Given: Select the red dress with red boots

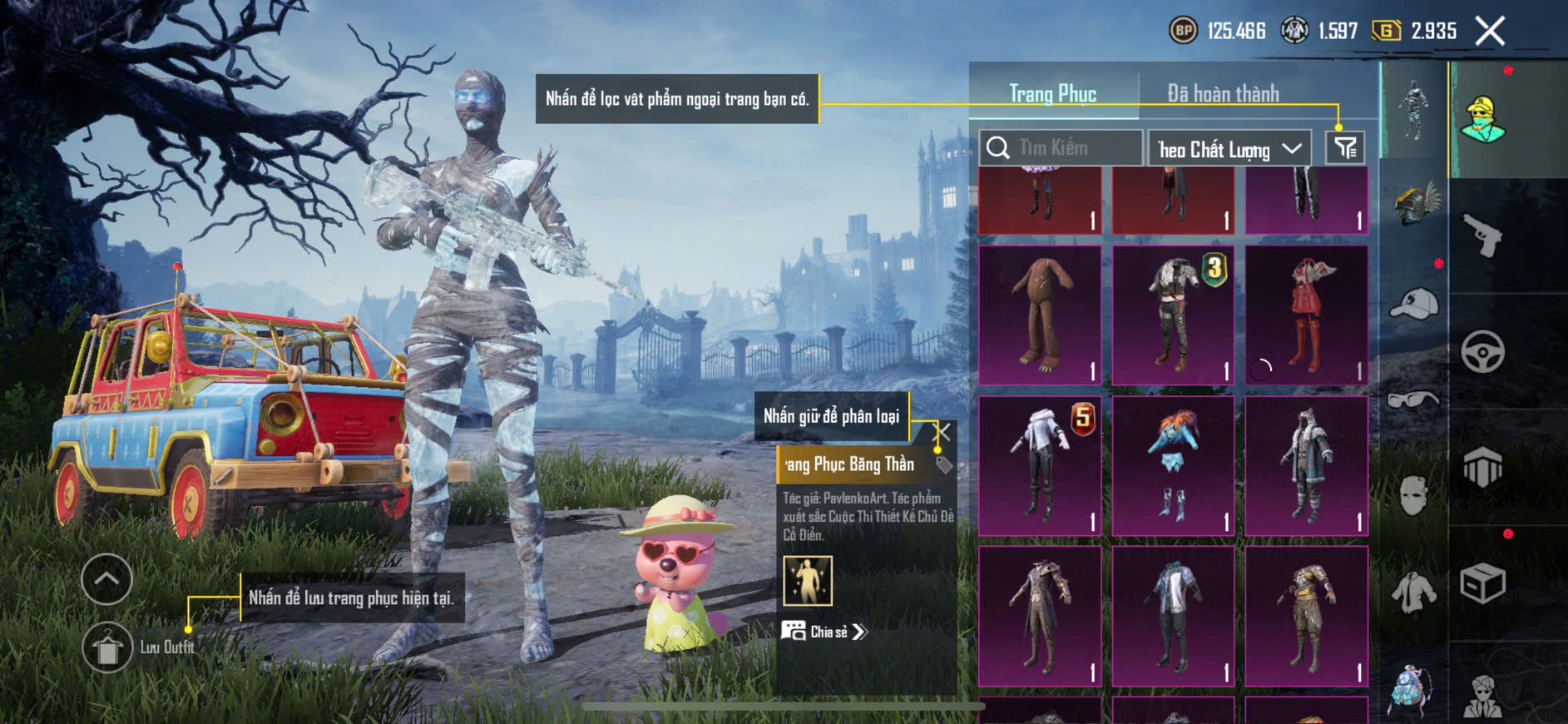Looking at the screenshot, I should (x=1306, y=315).
